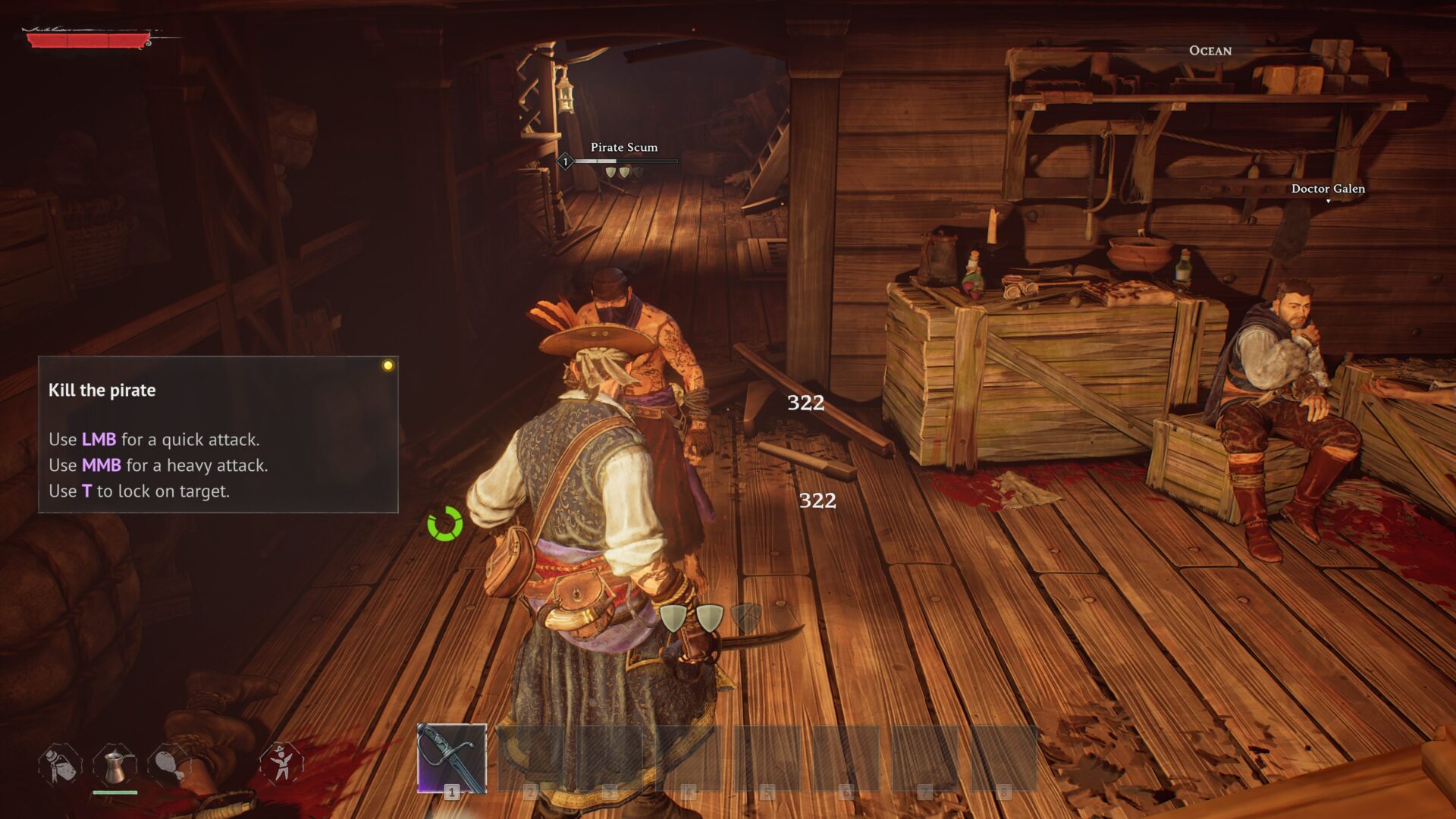Image resolution: width=1456 pixels, height=819 pixels.
Task: Select the coffee pot consumable slot
Action: (x=115, y=764)
